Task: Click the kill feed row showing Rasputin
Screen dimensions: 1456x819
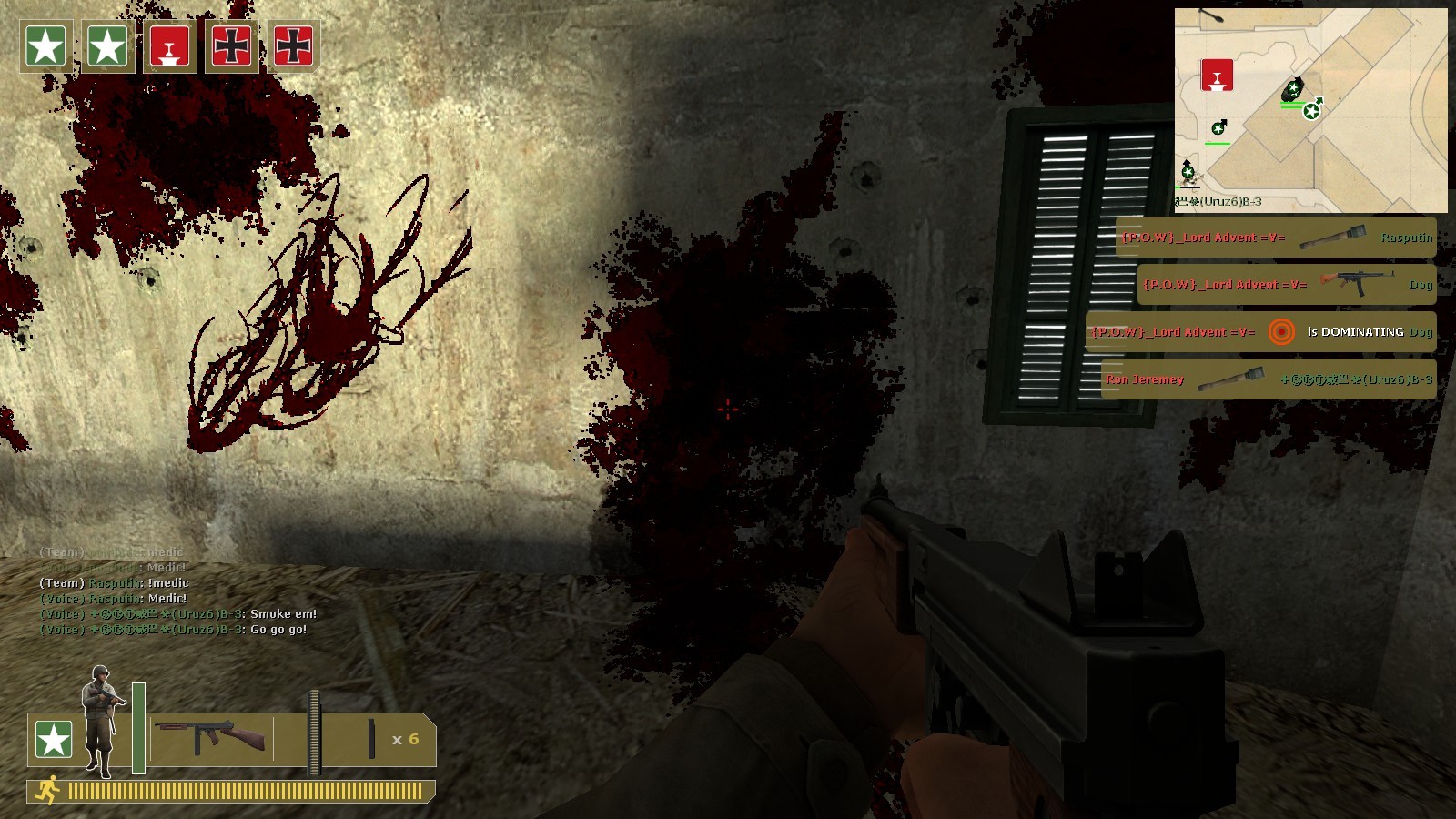Action: 1276,238
